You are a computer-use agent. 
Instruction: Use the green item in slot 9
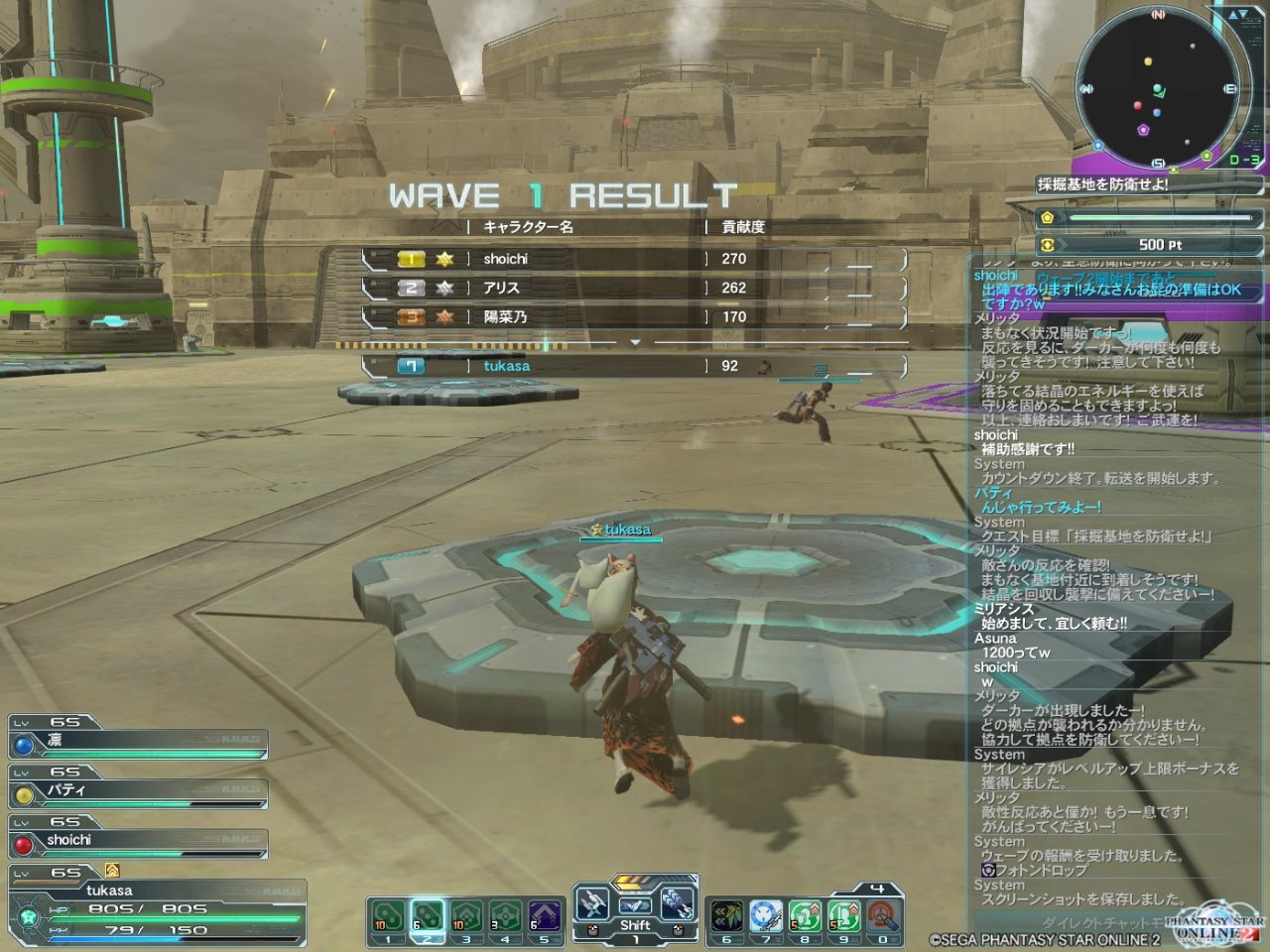843,918
